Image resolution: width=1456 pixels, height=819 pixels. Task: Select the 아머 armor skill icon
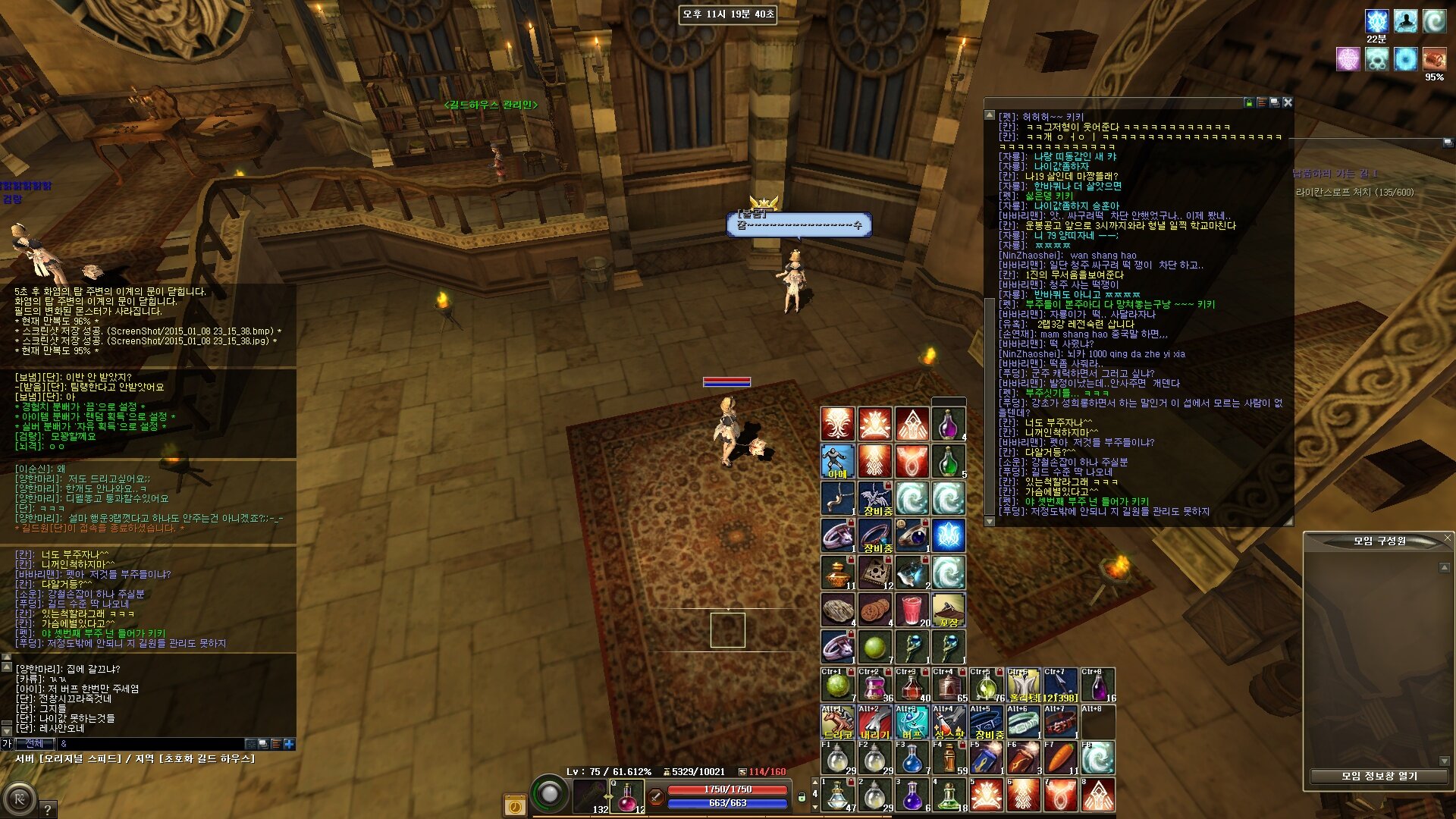click(x=837, y=461)
